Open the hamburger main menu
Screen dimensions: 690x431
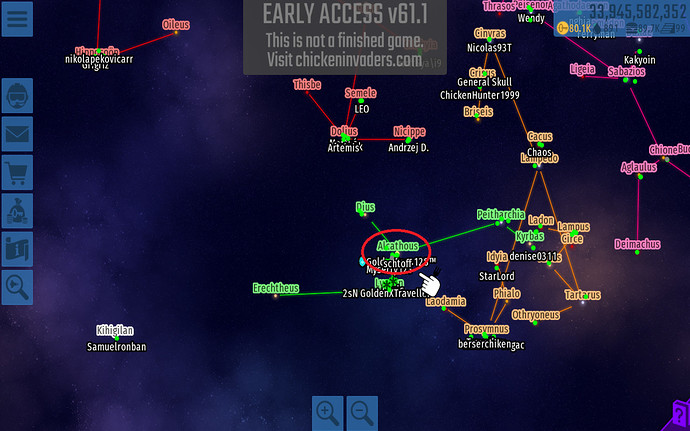point(15,18)
